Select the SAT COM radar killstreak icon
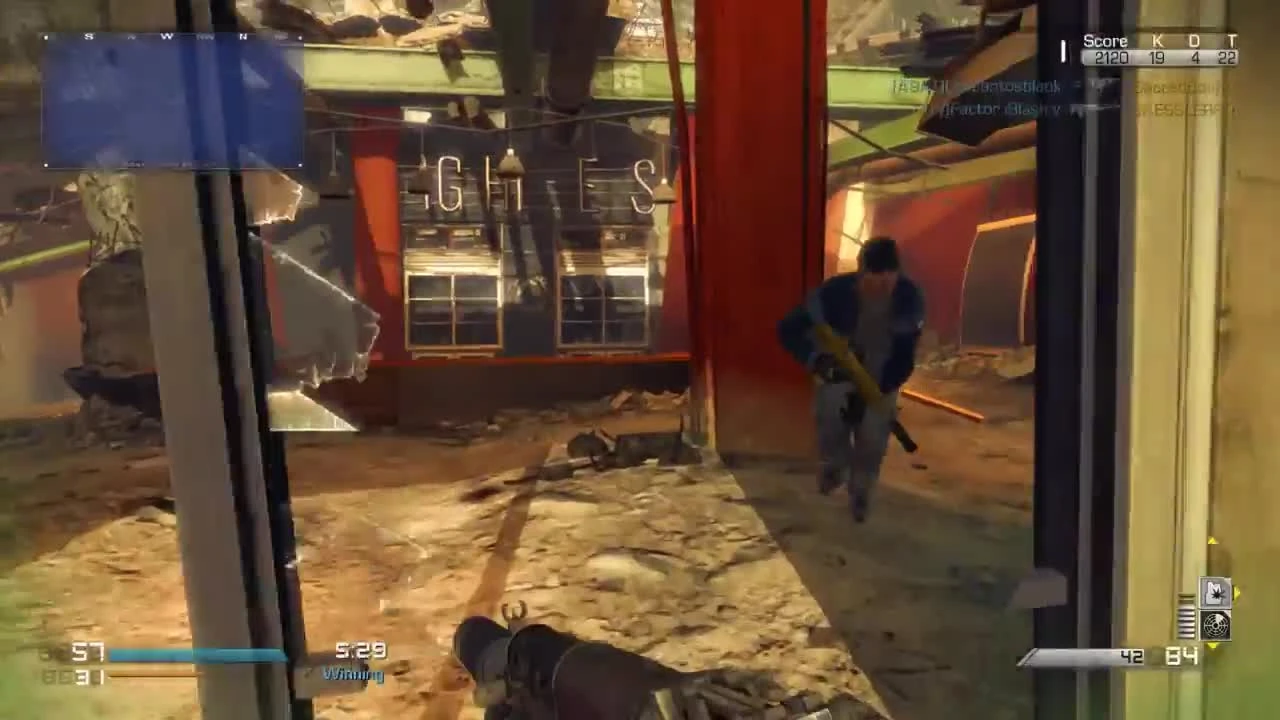 [x=1214, y=624]
